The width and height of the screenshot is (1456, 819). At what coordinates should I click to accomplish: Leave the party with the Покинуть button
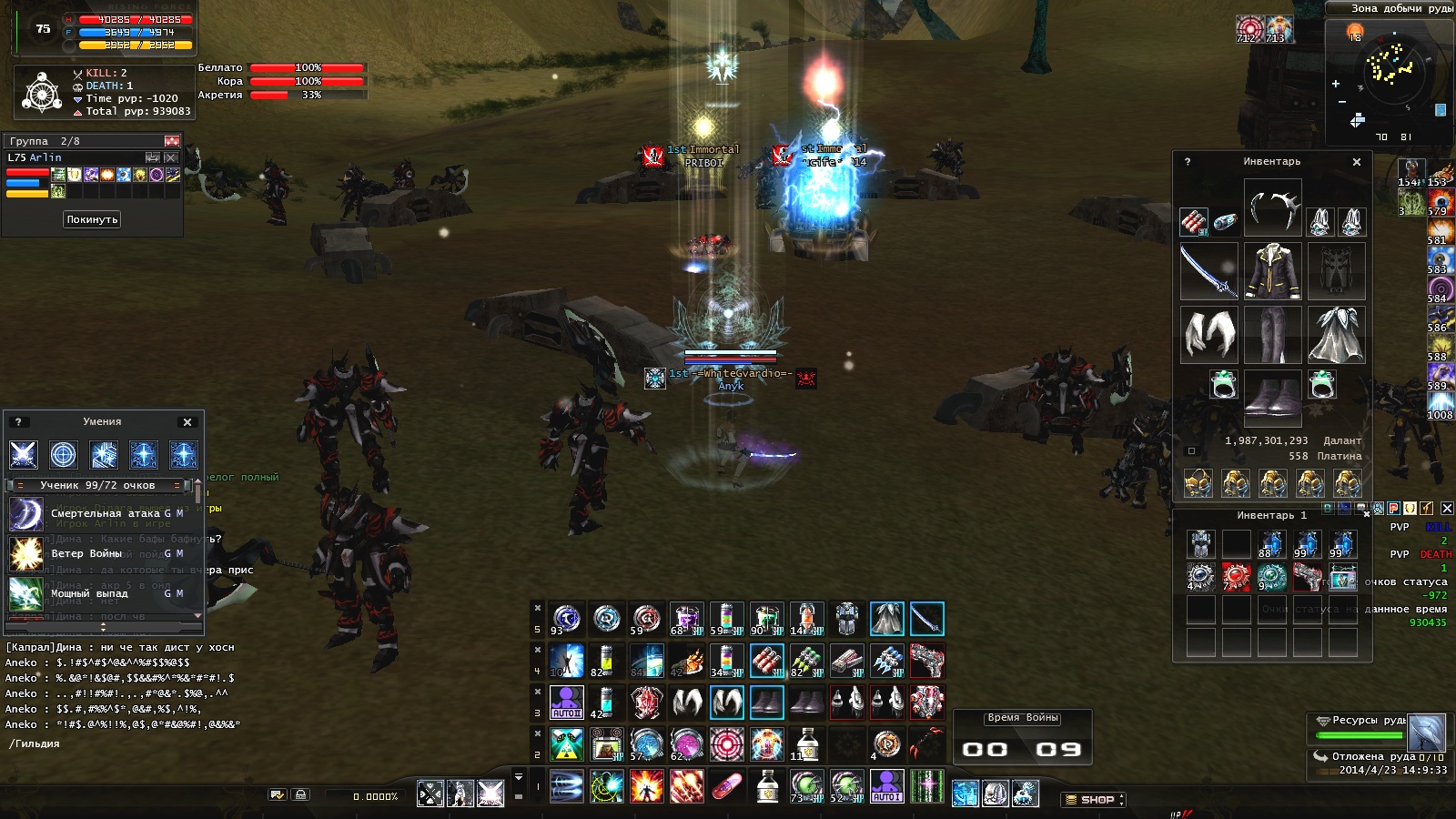92,219
